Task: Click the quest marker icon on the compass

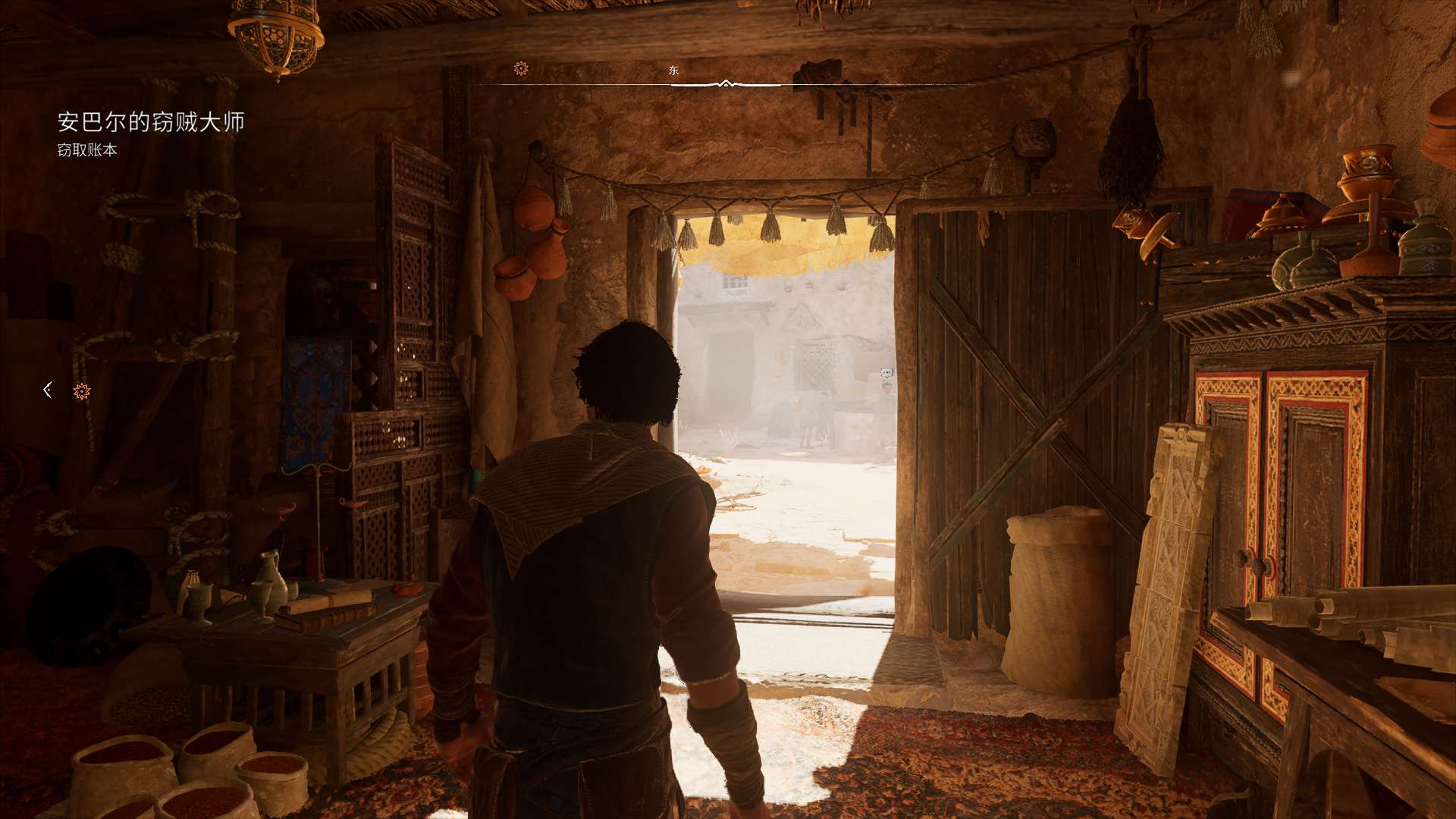Action: click(x=521, y=69)
